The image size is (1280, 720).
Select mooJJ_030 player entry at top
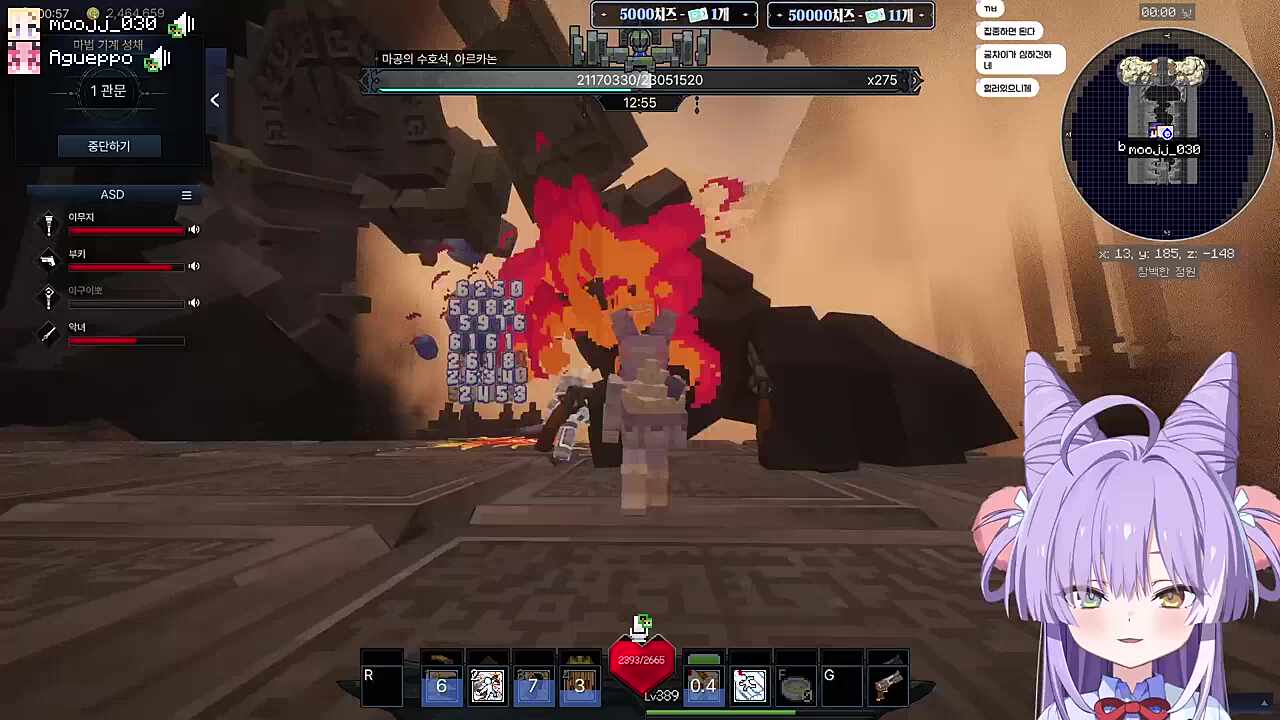[103, 24]
